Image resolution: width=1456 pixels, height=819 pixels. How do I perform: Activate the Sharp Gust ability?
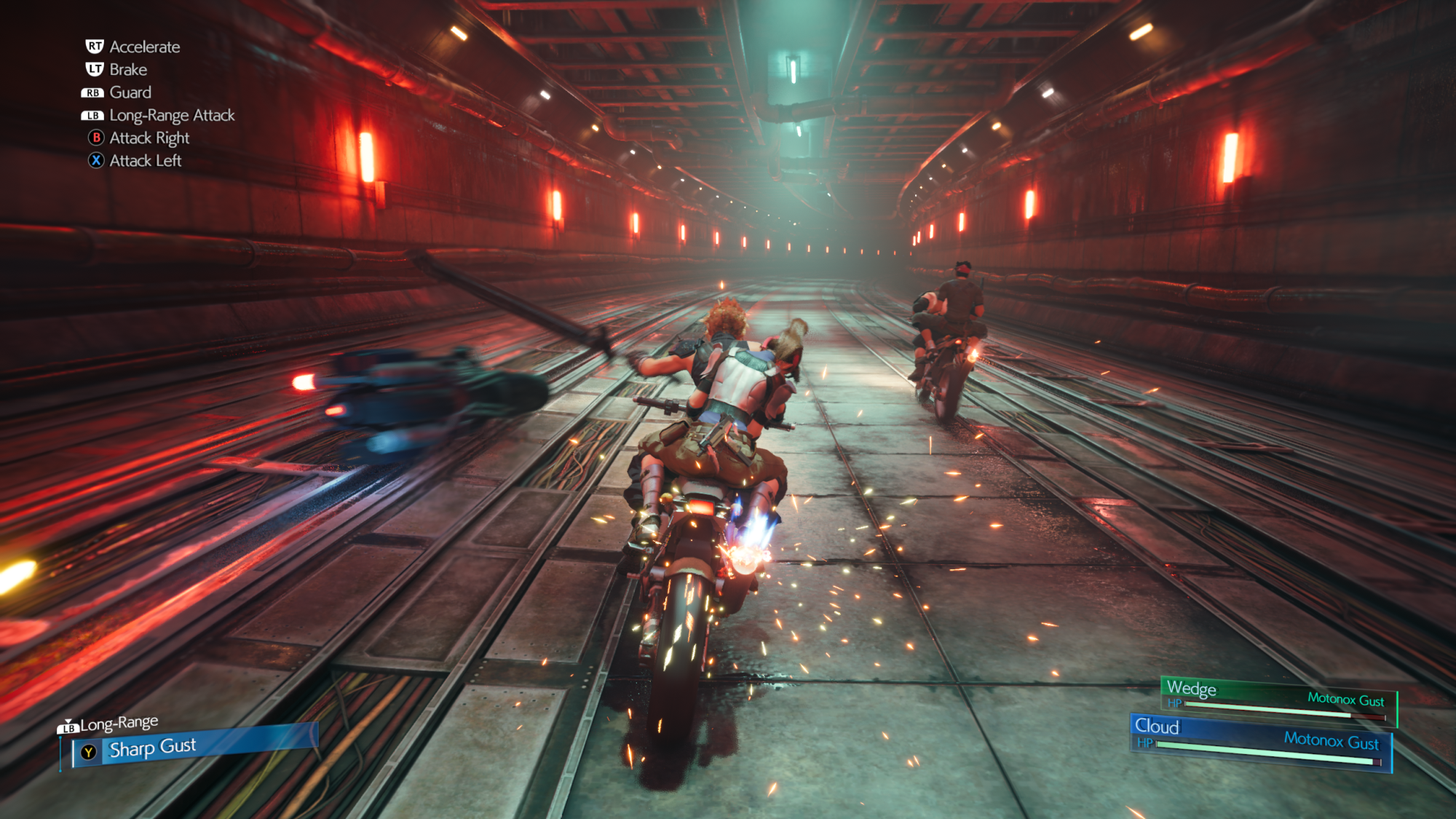coord(193,746)
